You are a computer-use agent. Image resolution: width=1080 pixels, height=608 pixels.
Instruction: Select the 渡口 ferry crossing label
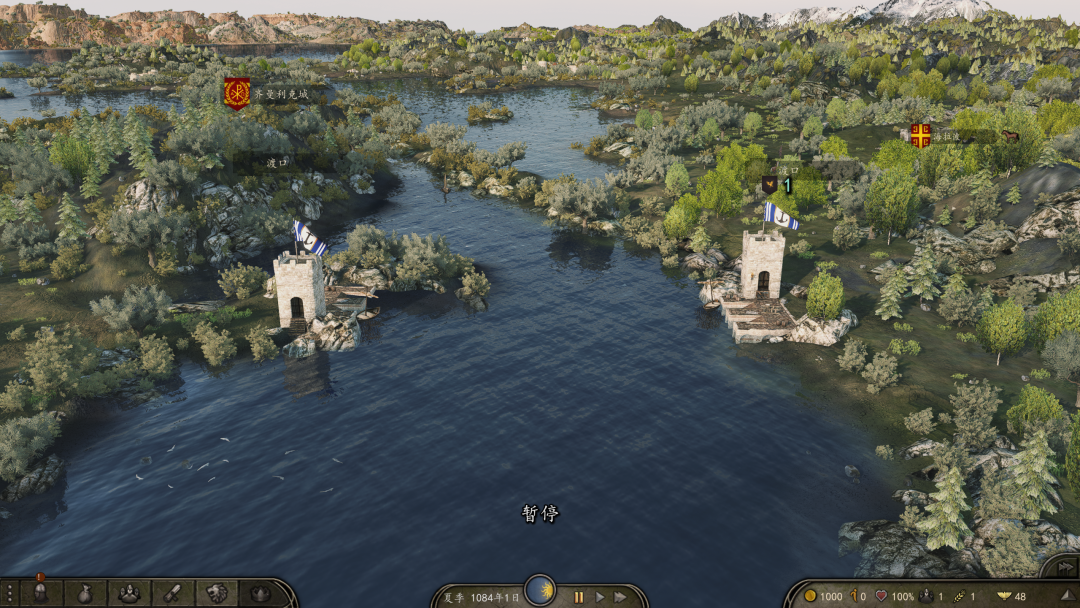(277, 162)
